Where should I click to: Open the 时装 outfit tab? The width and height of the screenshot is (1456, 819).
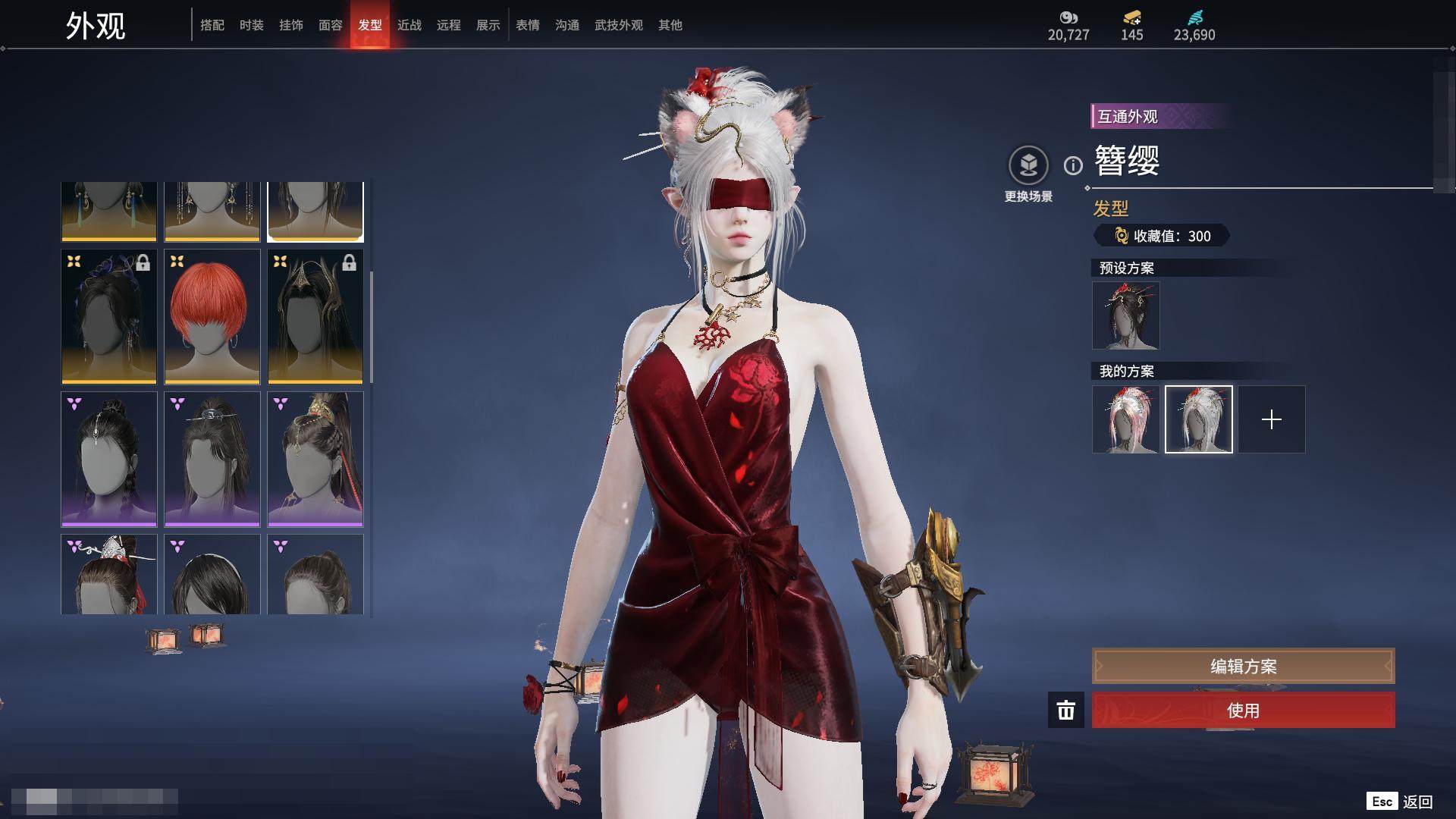coord(252,25)
